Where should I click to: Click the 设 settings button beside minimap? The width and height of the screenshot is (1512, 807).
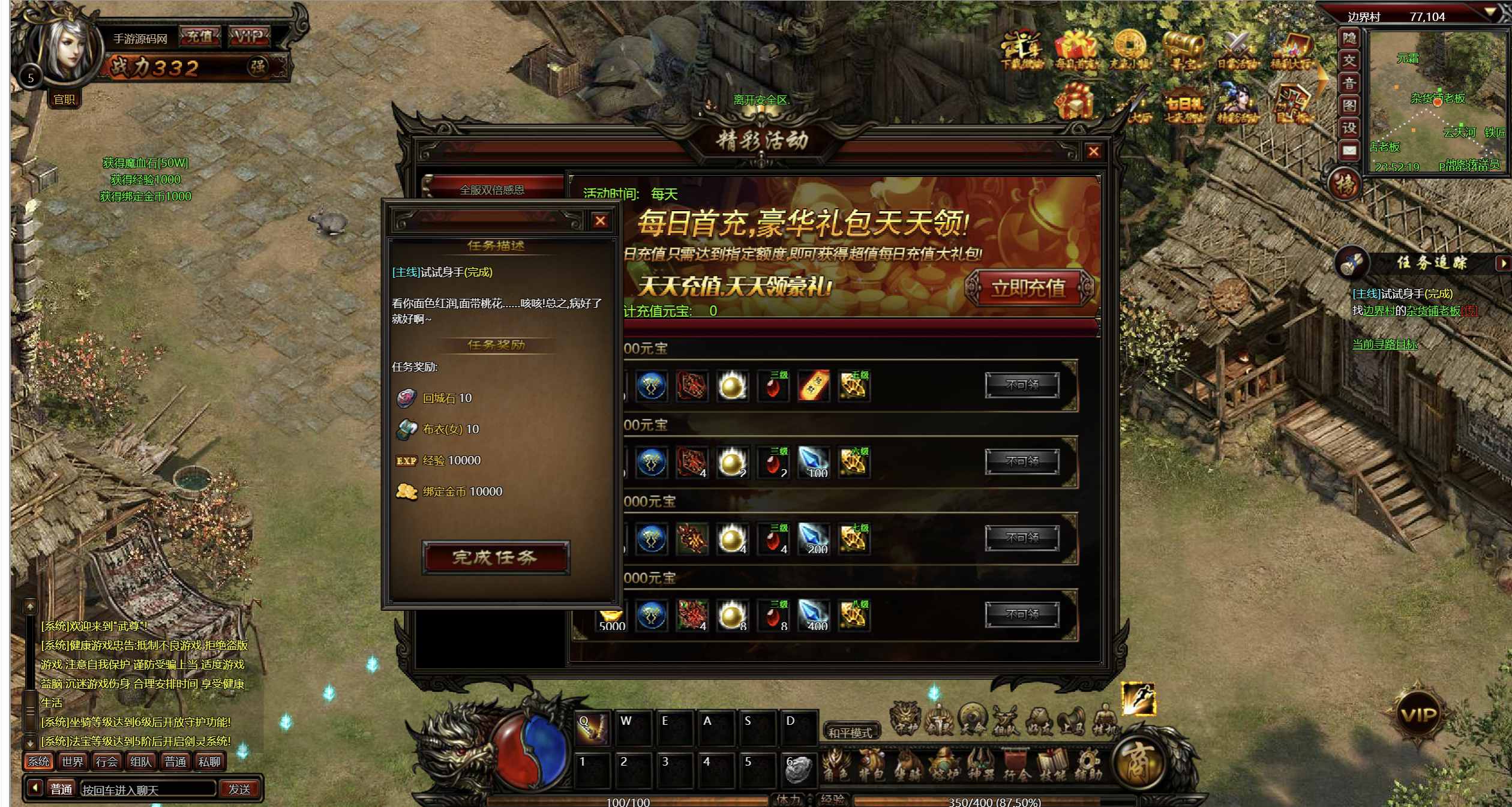1349,127
